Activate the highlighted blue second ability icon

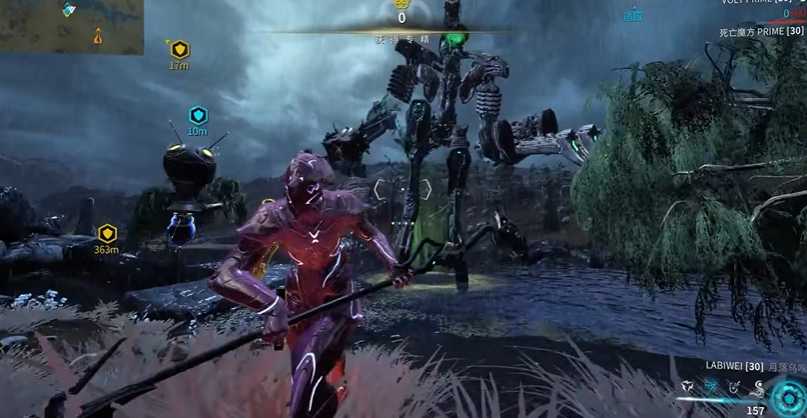point(710,386)
